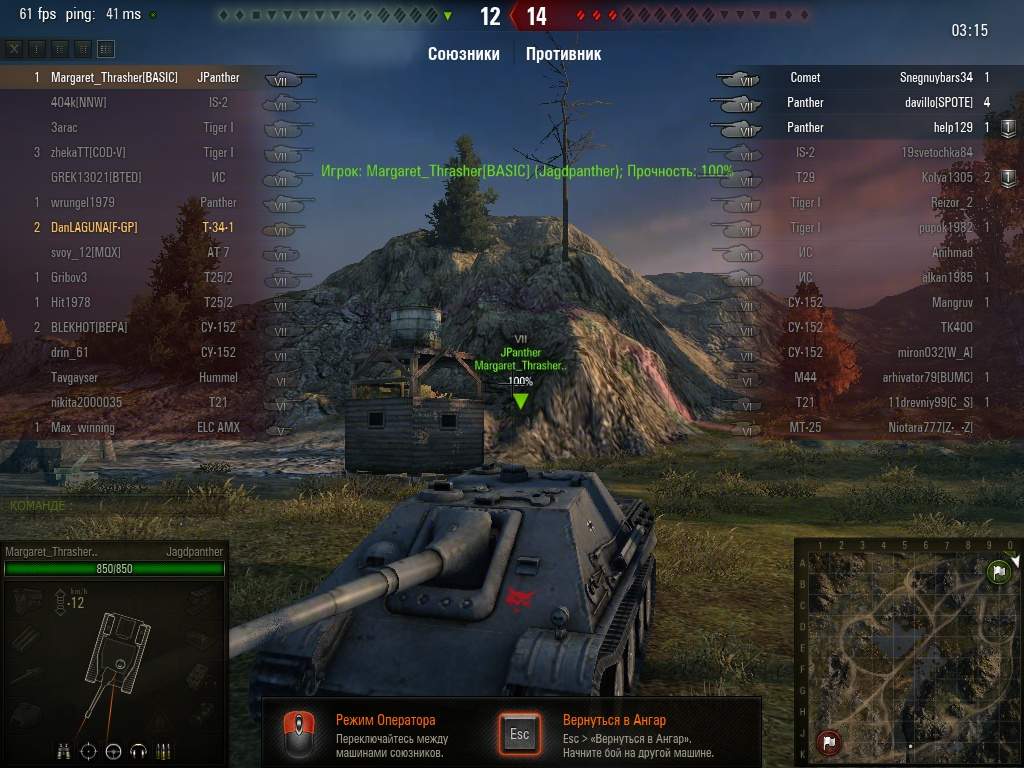Viewport: 1024px width, 768px height.
Task: Choose Max_winning's ELC AMX row
Action: pos(140,427)
